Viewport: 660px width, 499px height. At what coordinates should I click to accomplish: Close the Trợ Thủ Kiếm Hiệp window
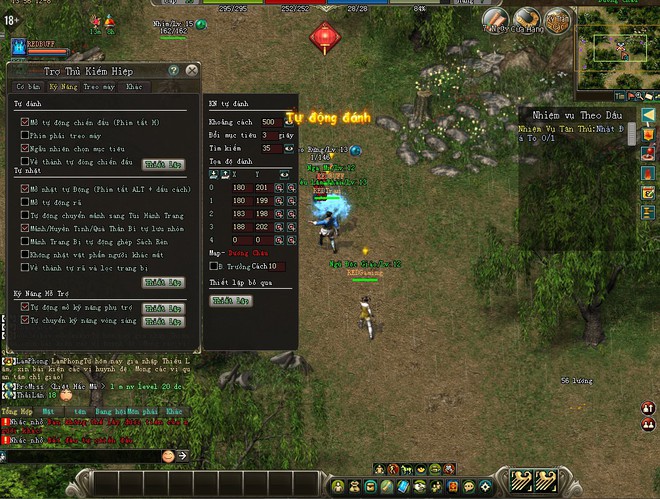pyautogui.click(x=191, y=71)
